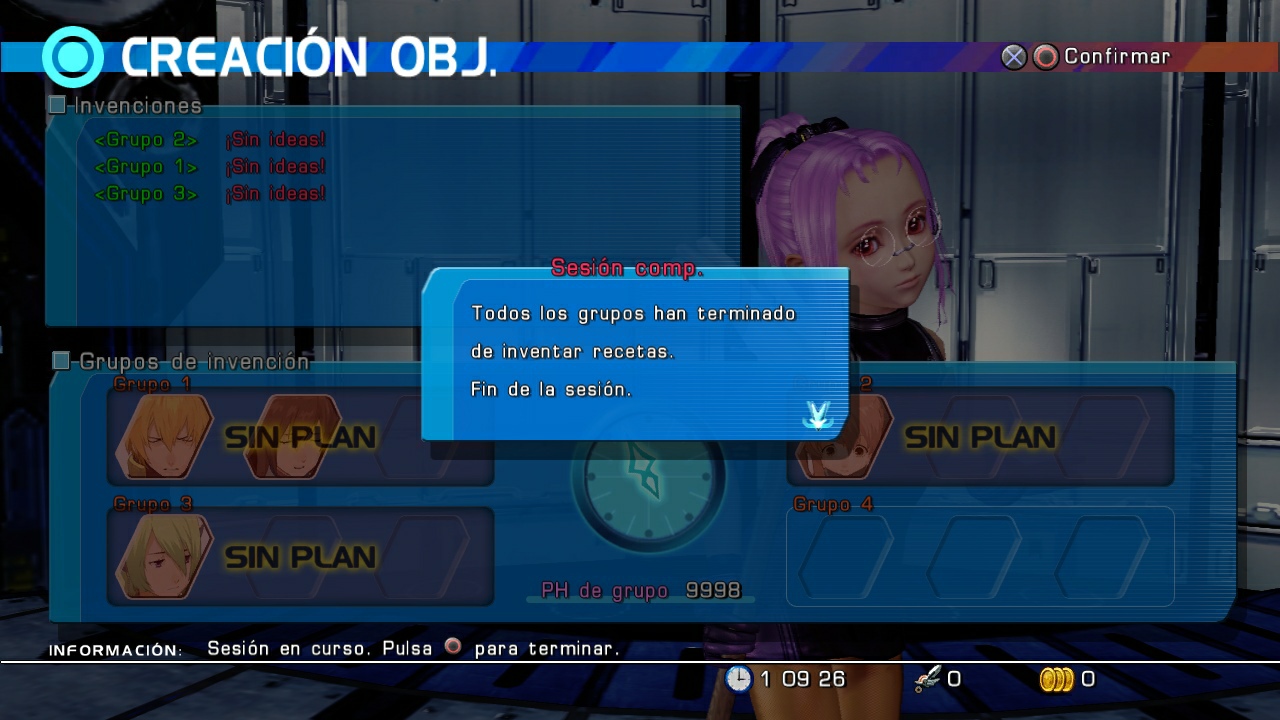Screen dimensions: 1280x720
Task: Click the X button icon near Confirmar
Action: click(x=1014, y=57)
